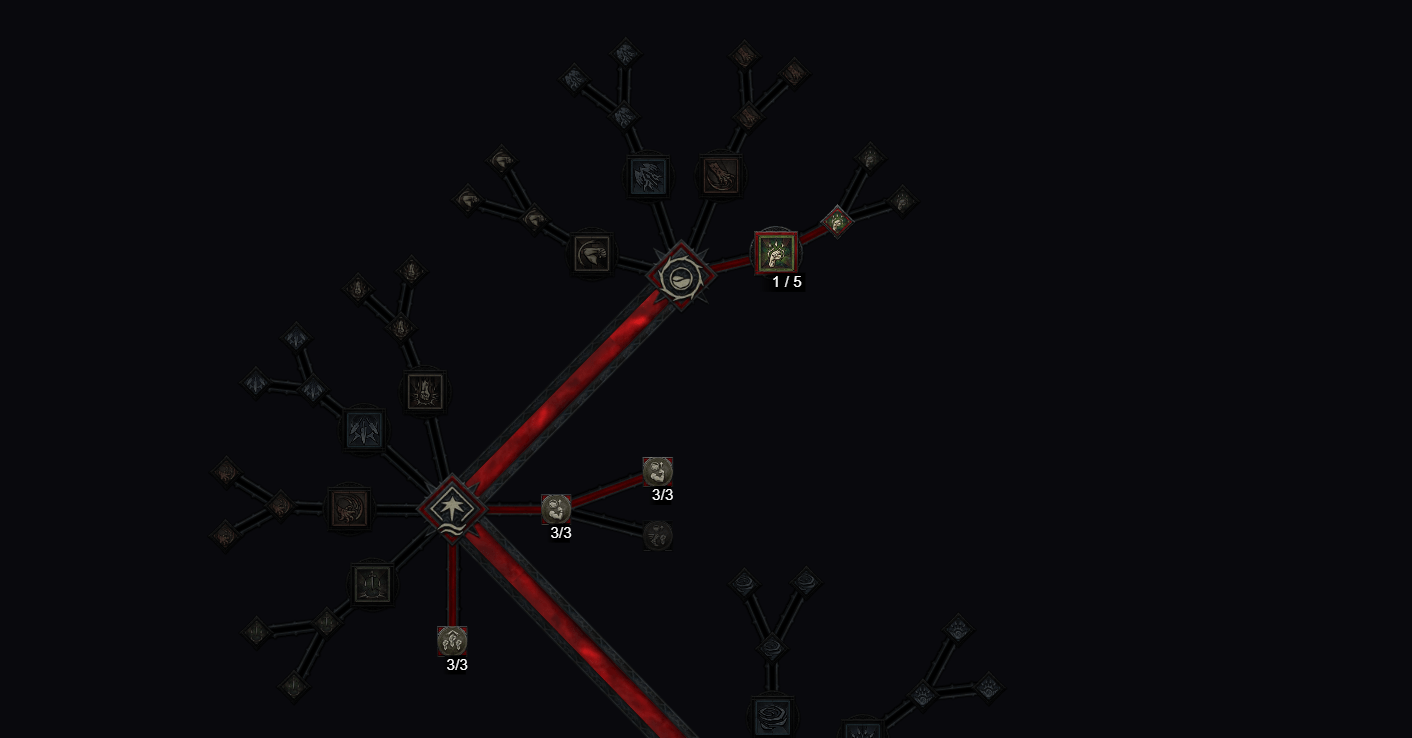Click the dark antler-blade skill icon
This screenshot has width=1412, height=738.
(x=362, y=428)
